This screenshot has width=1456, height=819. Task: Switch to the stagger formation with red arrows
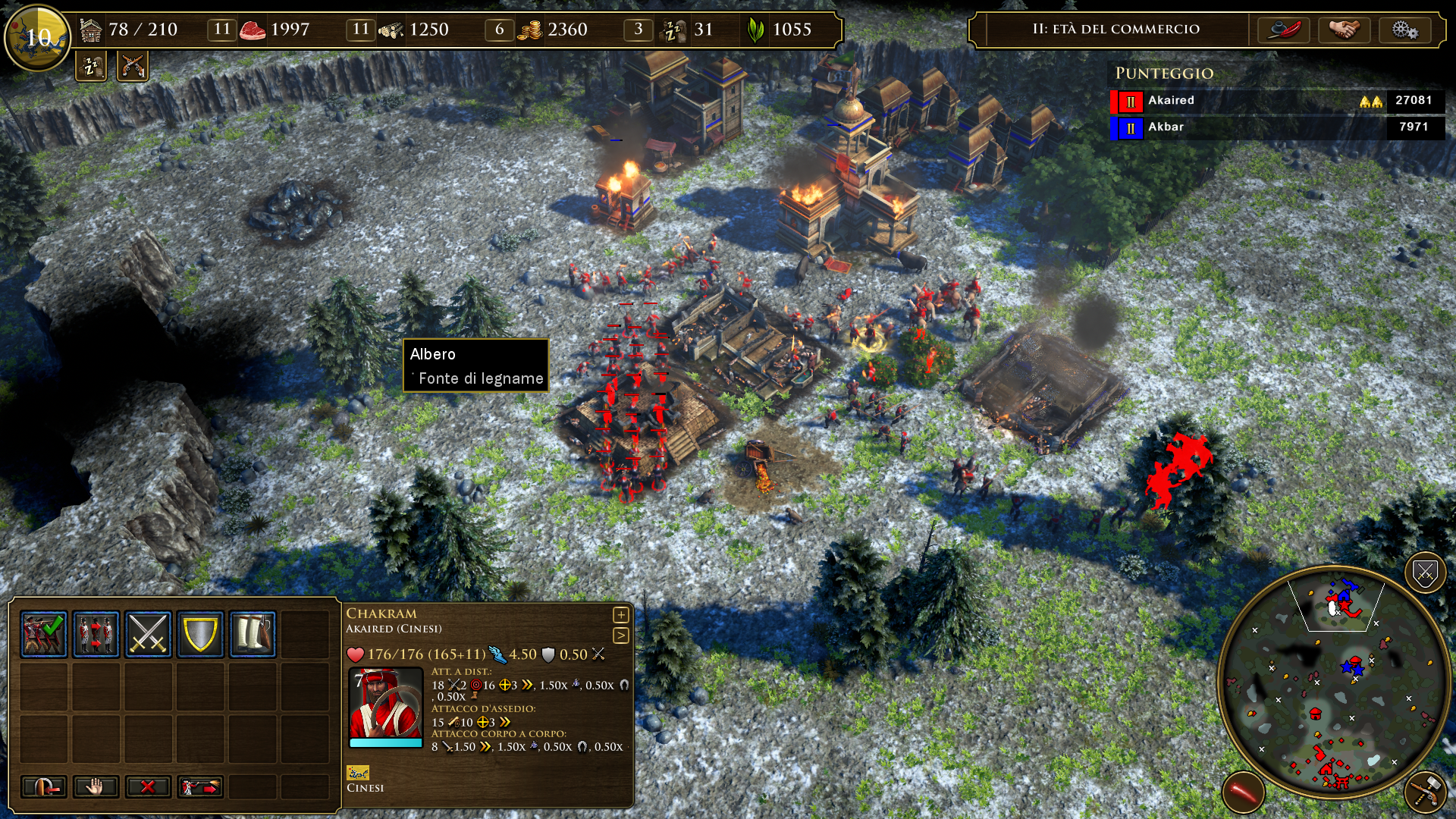pyautogui.click(x=96, y=633)
